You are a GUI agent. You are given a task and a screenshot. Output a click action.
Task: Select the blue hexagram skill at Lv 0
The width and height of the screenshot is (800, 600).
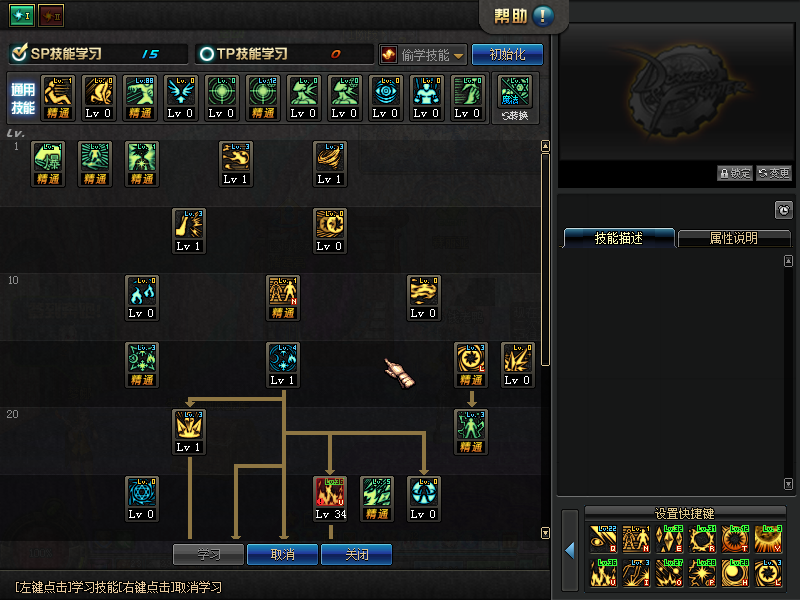coord(141,497)
